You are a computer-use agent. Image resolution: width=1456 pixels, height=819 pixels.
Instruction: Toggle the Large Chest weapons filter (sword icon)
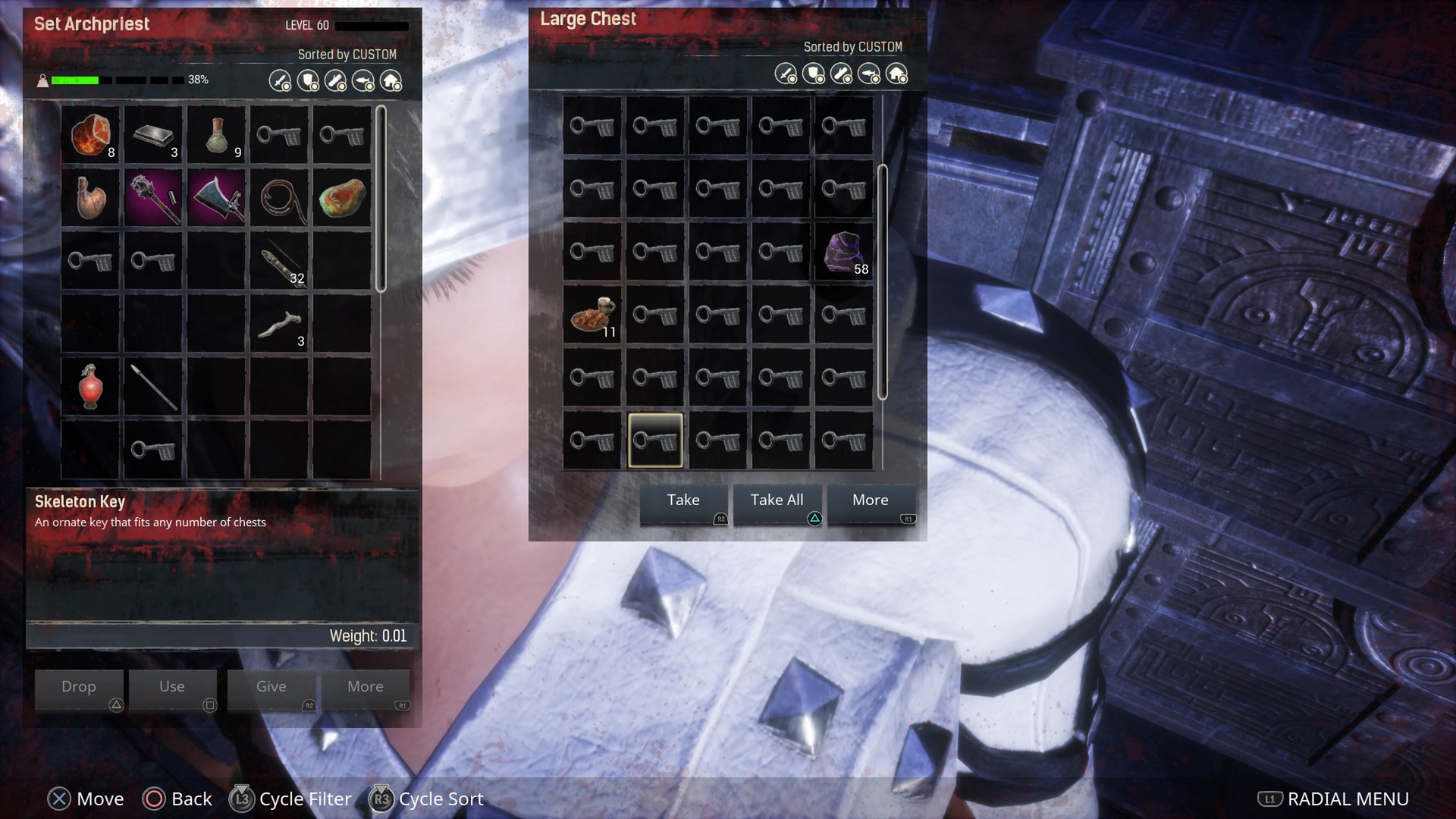point(786,74)
